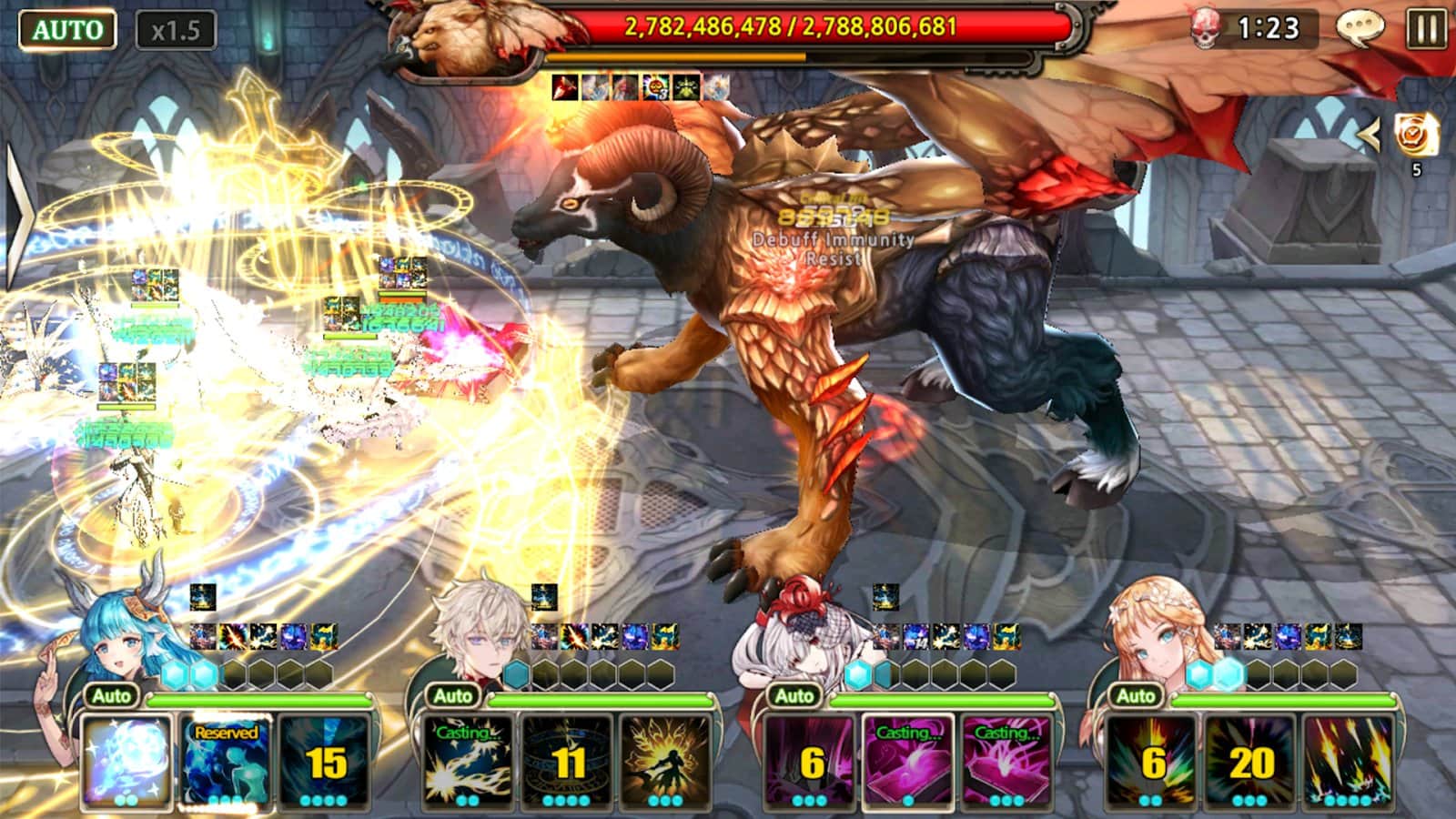
Task: Toggle Auto for the white-haired male hero
Action: click(x=453, y=696)
